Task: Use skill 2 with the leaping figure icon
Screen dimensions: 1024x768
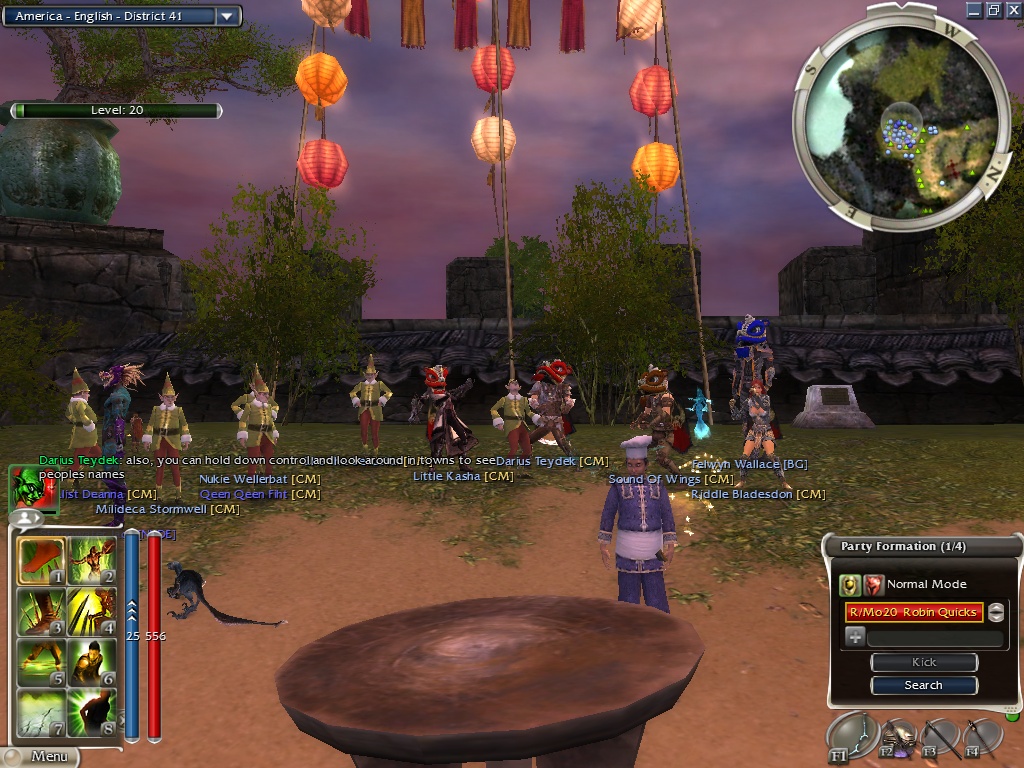Action: (92, 562)
